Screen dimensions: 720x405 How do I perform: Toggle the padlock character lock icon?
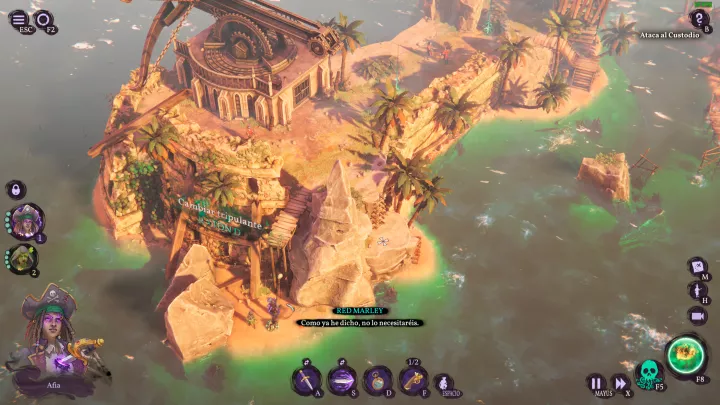pyautogui.click(x=17, y=188)
